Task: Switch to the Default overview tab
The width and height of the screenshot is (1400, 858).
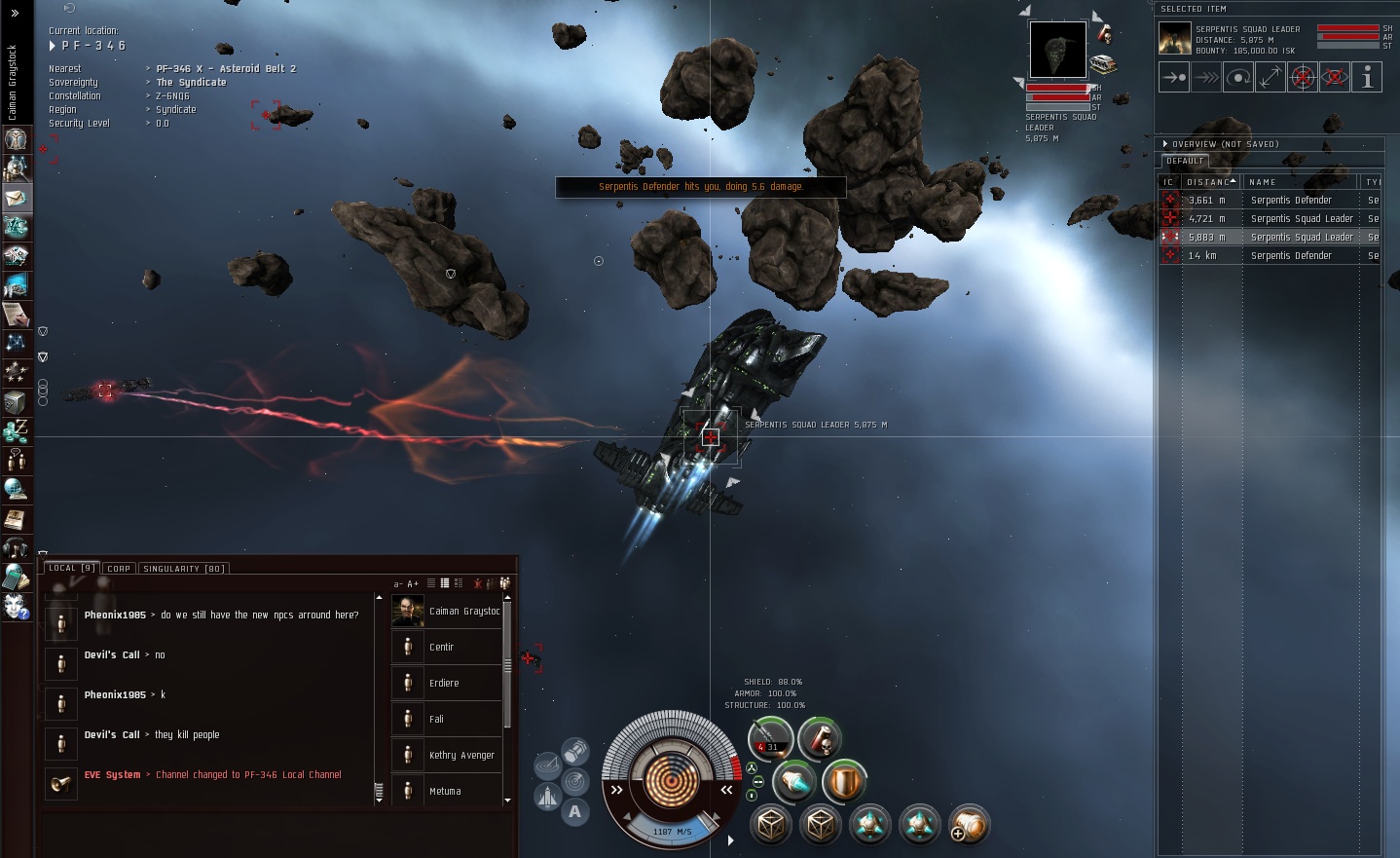Action: [x=1185, y=161]
